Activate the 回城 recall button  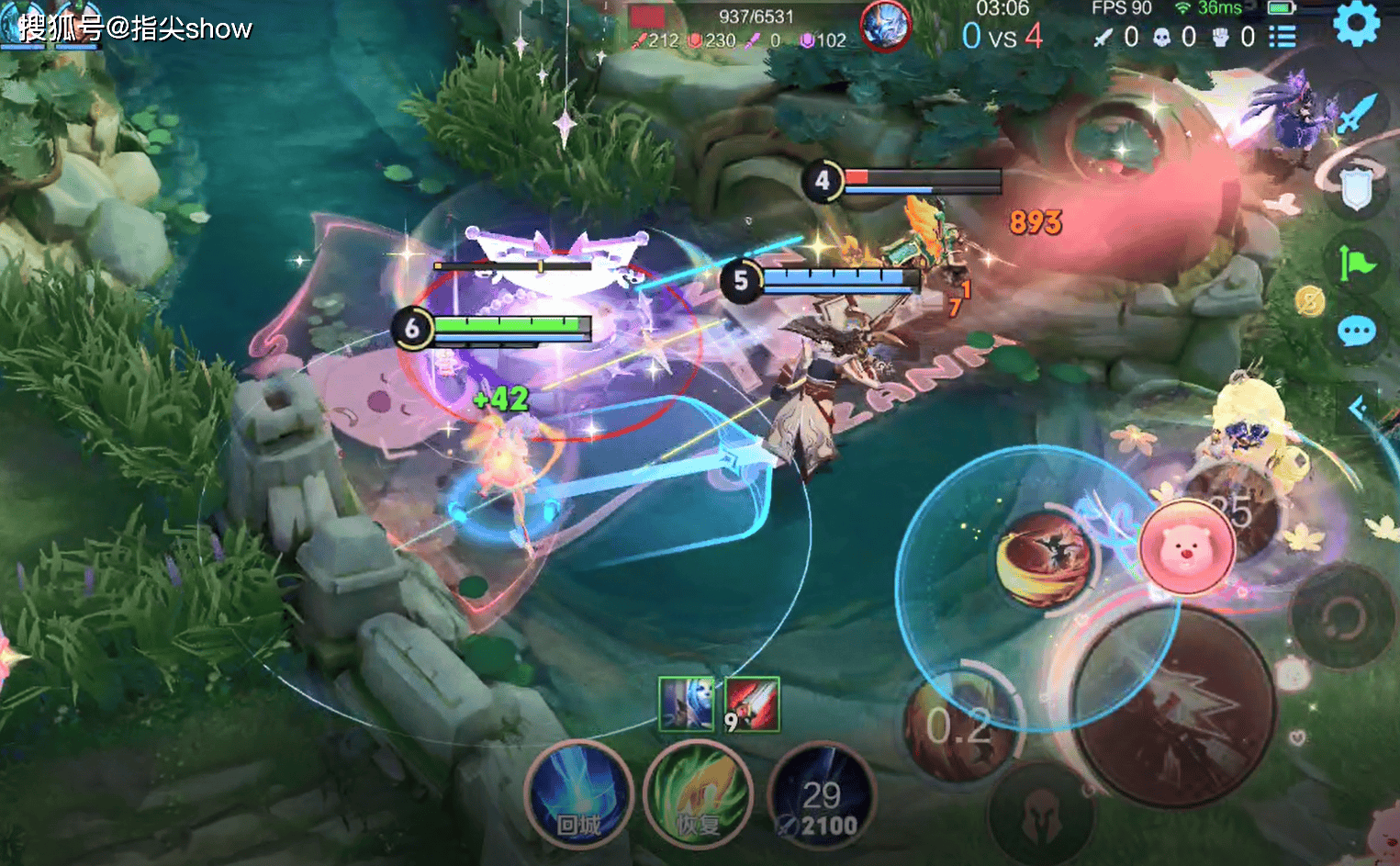pyautogui.click(x=579, y=794)
